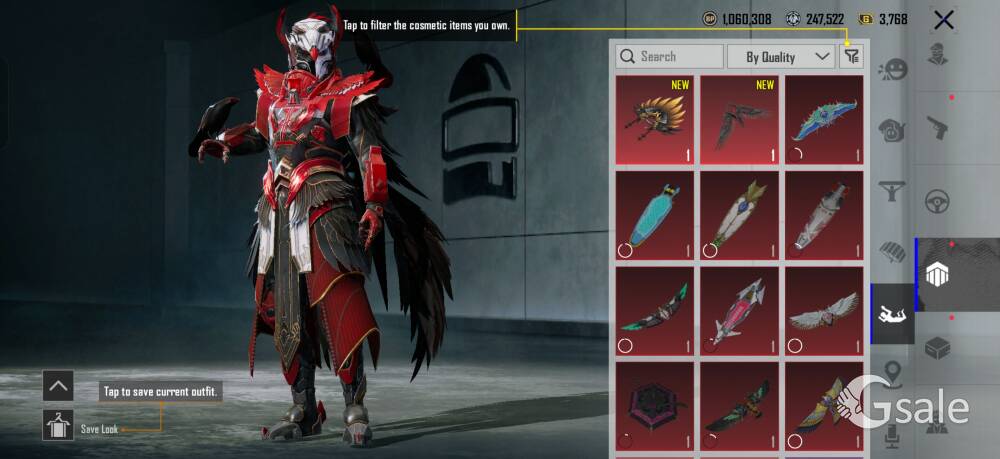Select the white-winged glider skin

tap(824, 310)
